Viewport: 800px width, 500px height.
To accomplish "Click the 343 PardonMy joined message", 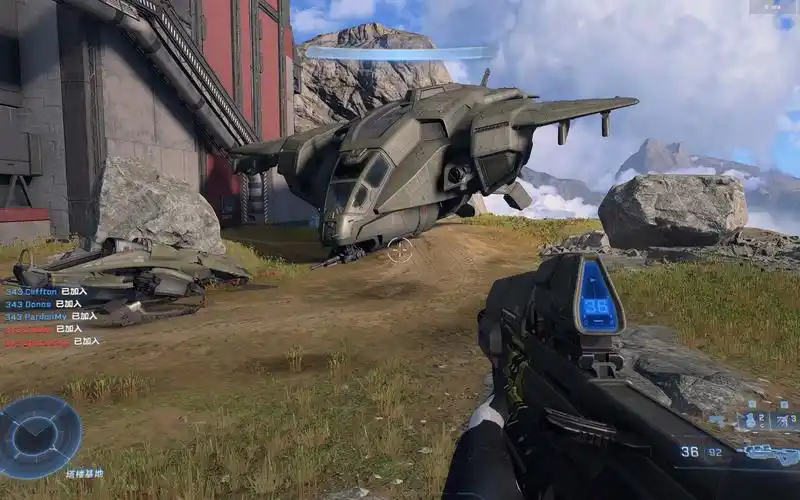I will tap(50, 316).
